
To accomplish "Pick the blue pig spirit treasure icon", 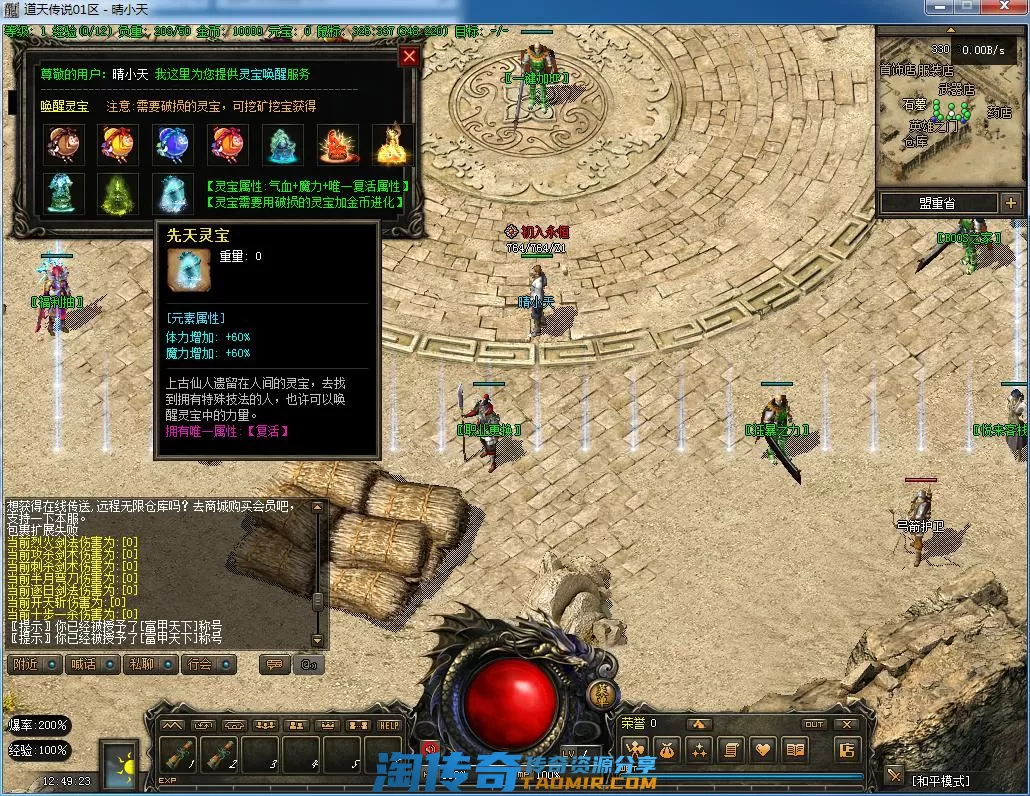I will 174,145.
